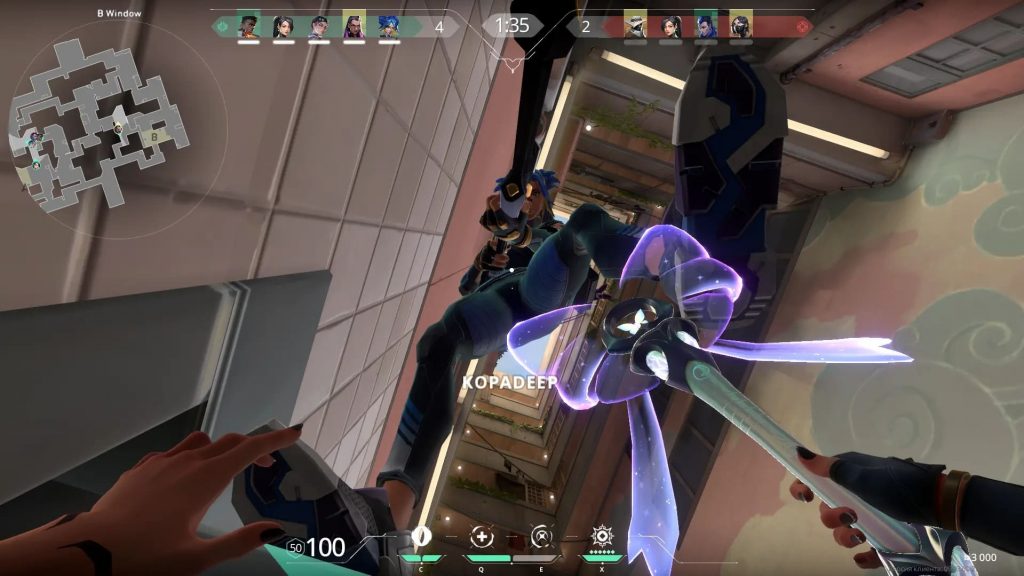Pick the blue-hooded agent portrait on the enemy team
This screenshot has height=576, width=1024.
[x=705, y=26]
